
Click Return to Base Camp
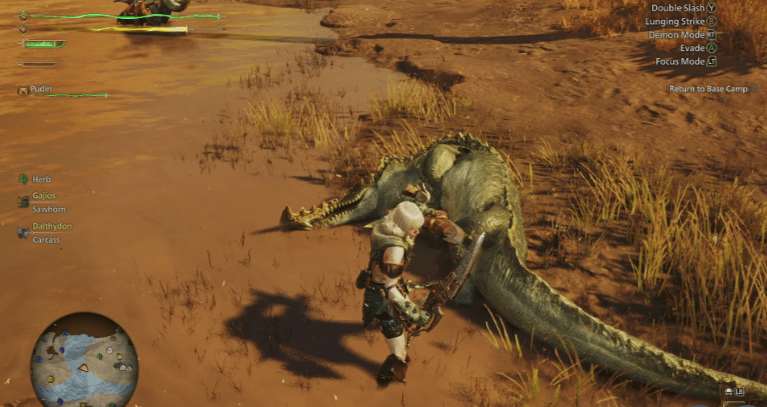coord(708,88)
